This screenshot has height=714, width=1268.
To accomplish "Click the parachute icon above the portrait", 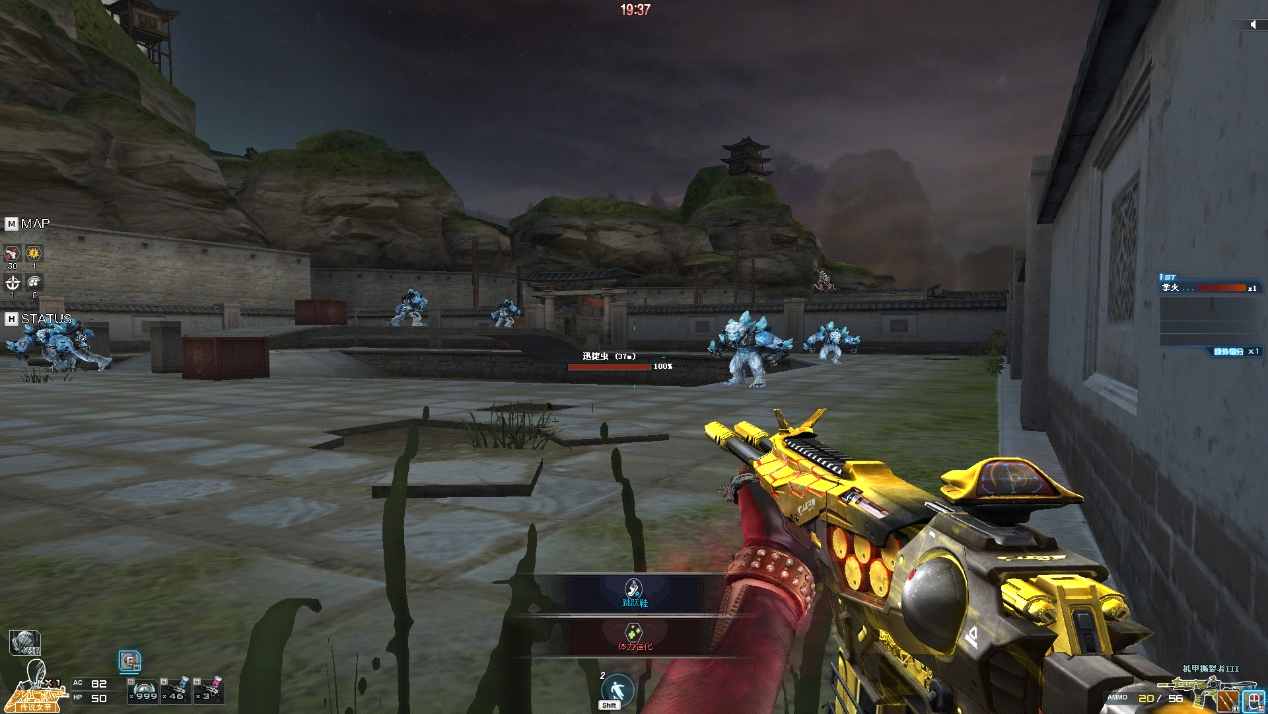I will tap(25, 642).
